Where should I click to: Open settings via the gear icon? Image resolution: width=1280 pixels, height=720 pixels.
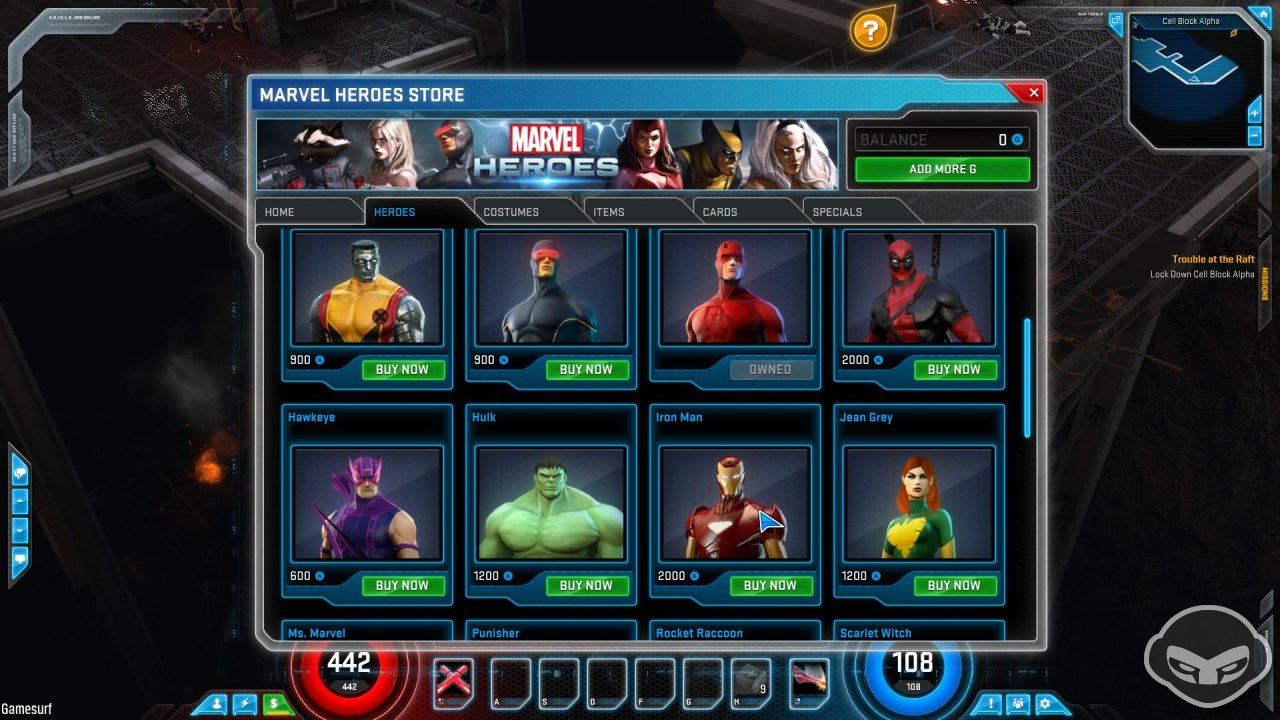pos(1046,704)
